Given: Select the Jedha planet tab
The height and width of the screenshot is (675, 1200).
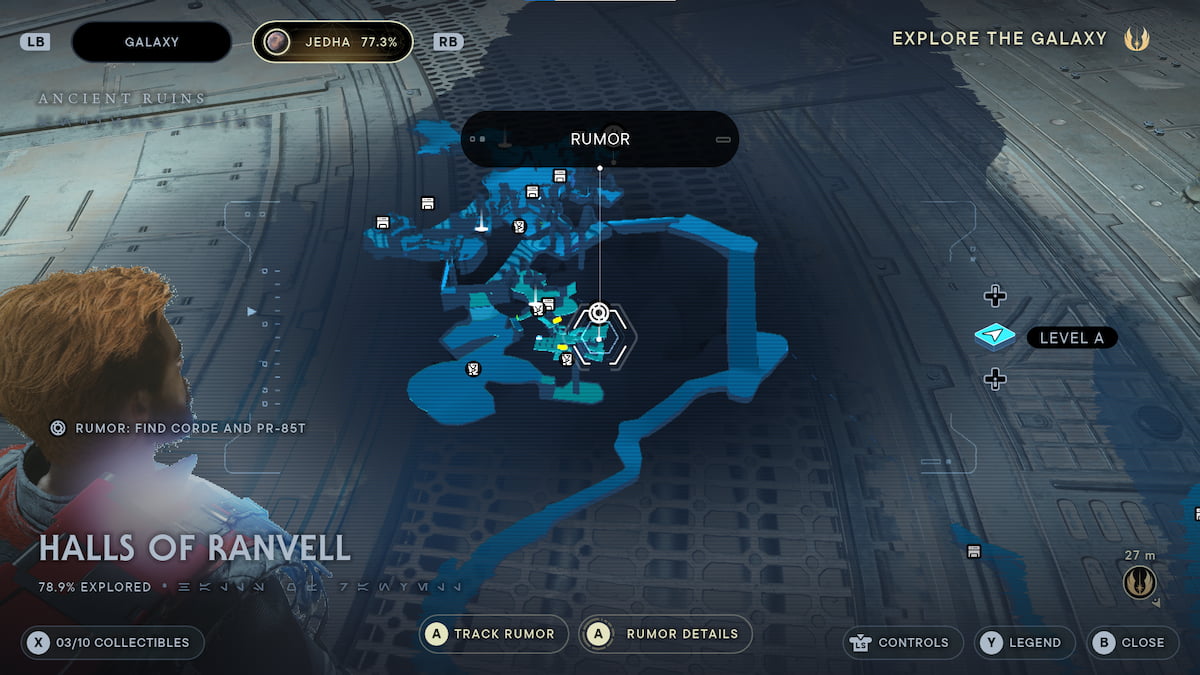Looking at the screenshot, I should coord(332,42).
